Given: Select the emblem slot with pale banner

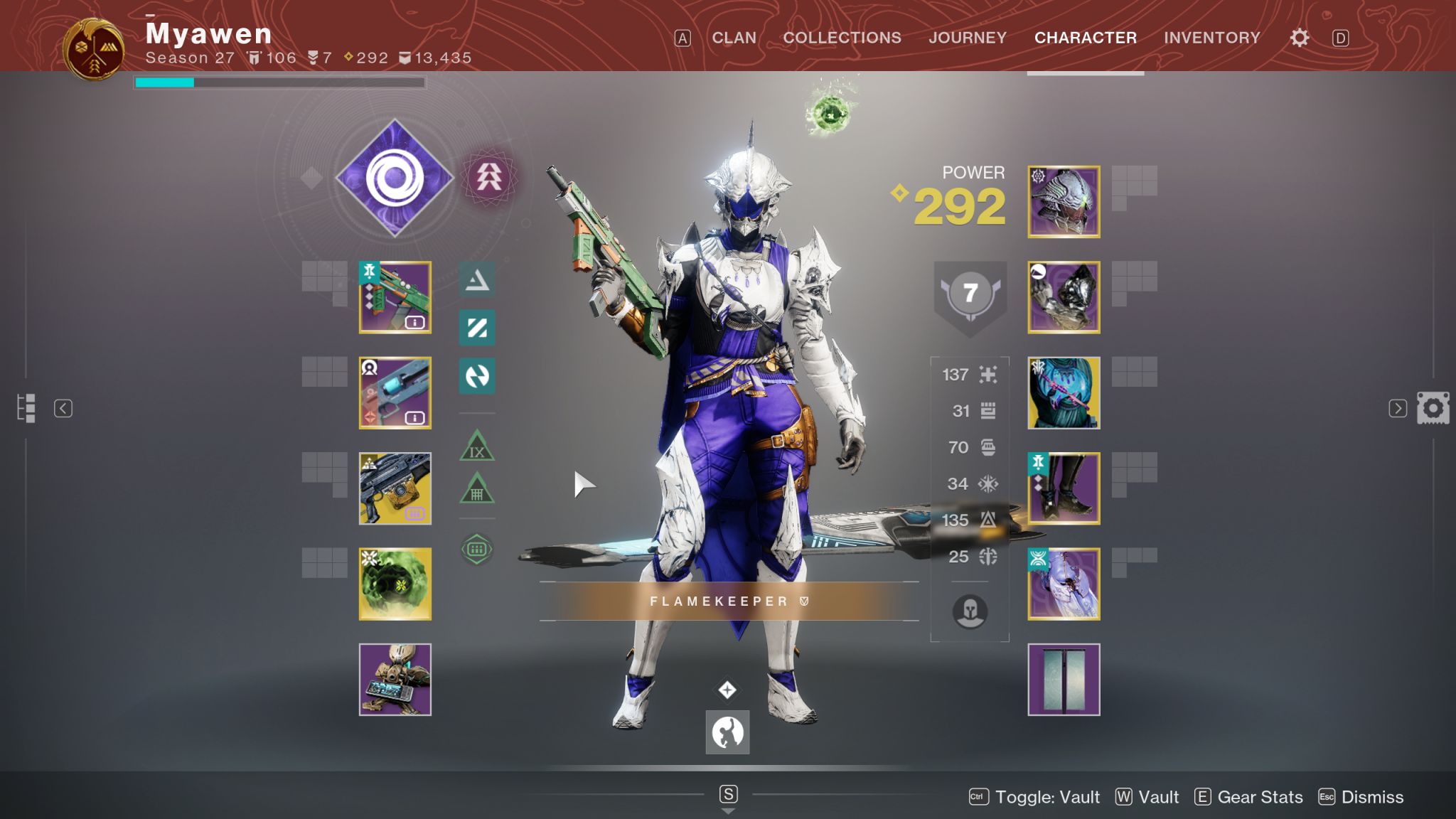Looking at the screenshot, I should click(1064, 680).
